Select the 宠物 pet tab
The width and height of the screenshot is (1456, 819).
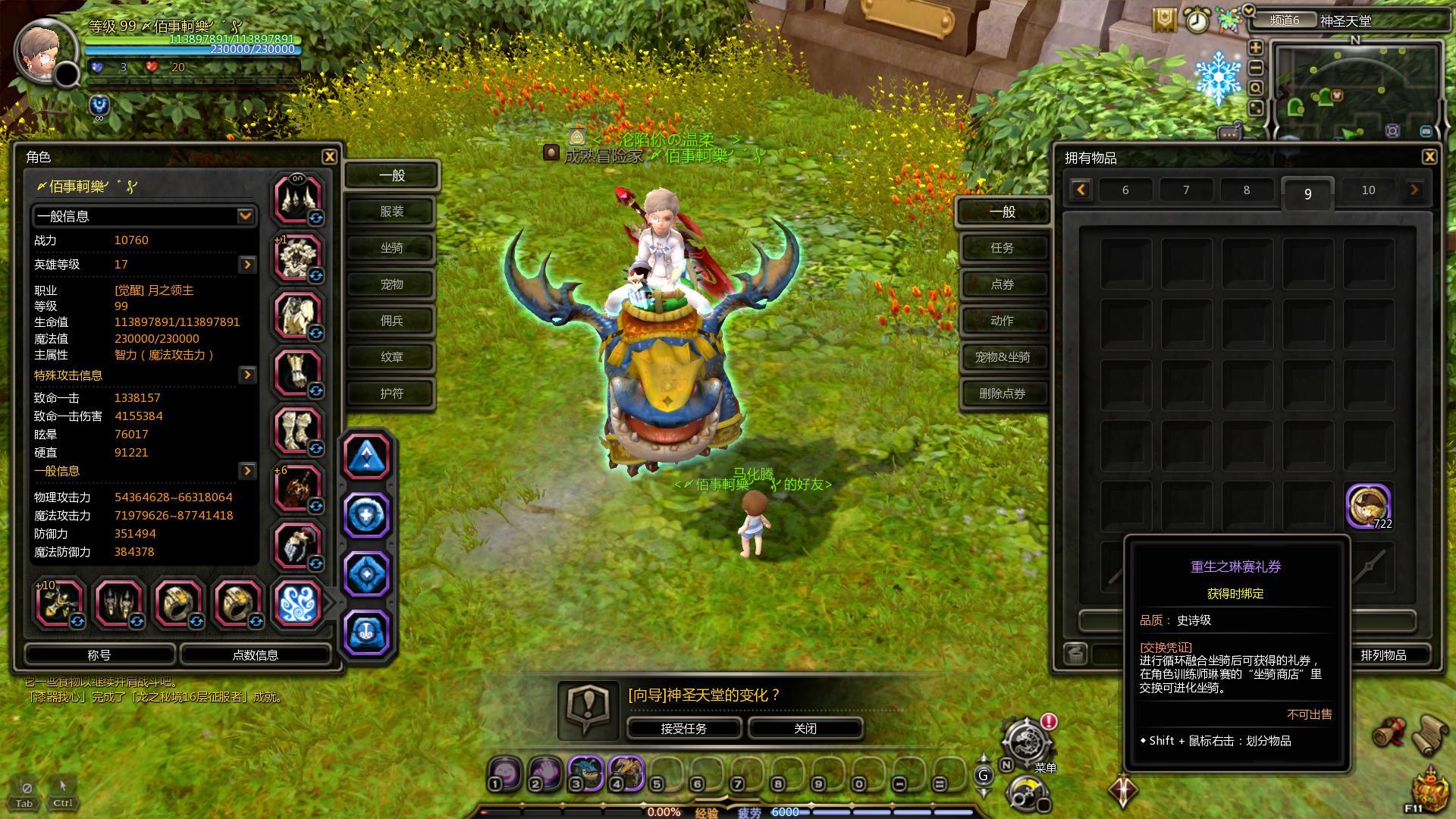point(391,284)
